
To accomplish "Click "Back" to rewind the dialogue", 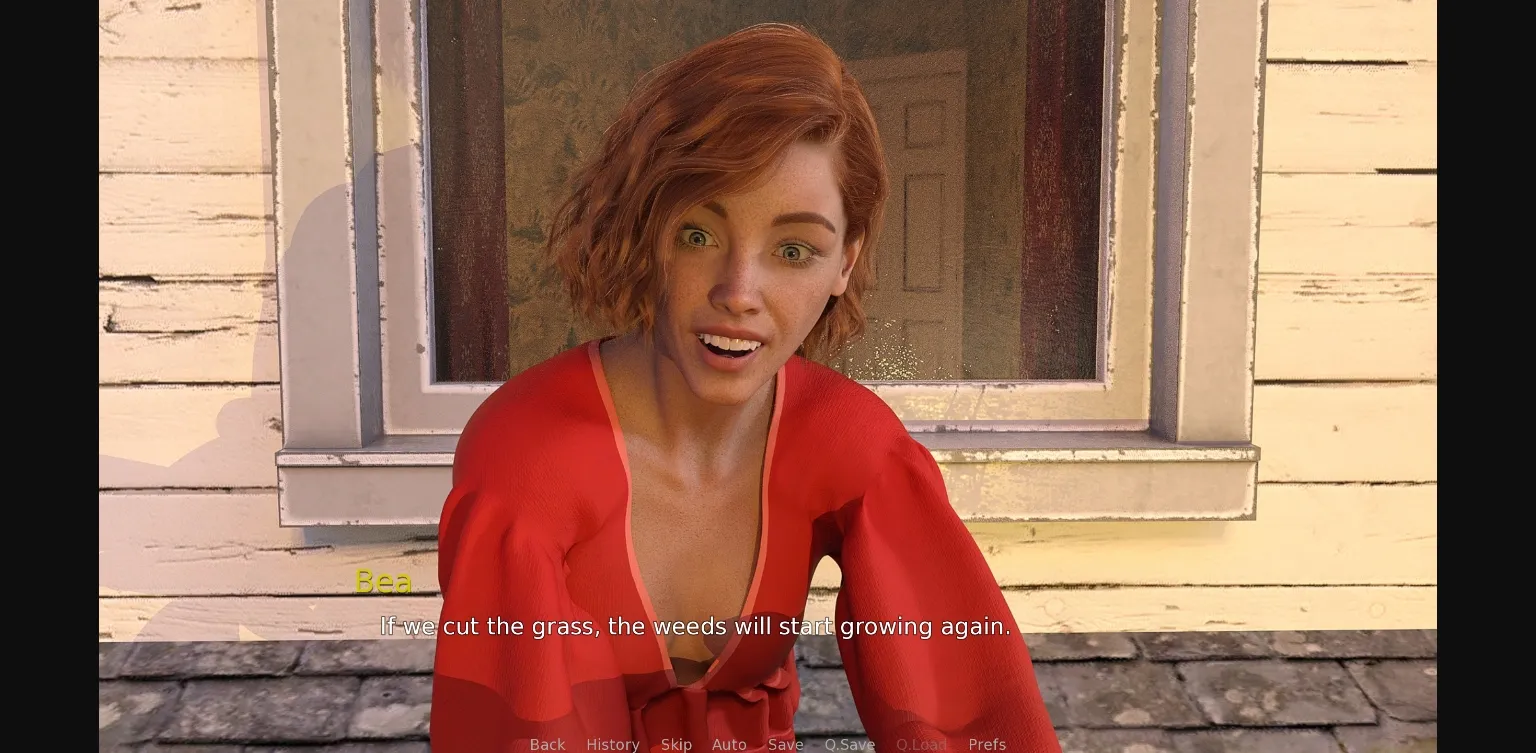I will 546,744.
